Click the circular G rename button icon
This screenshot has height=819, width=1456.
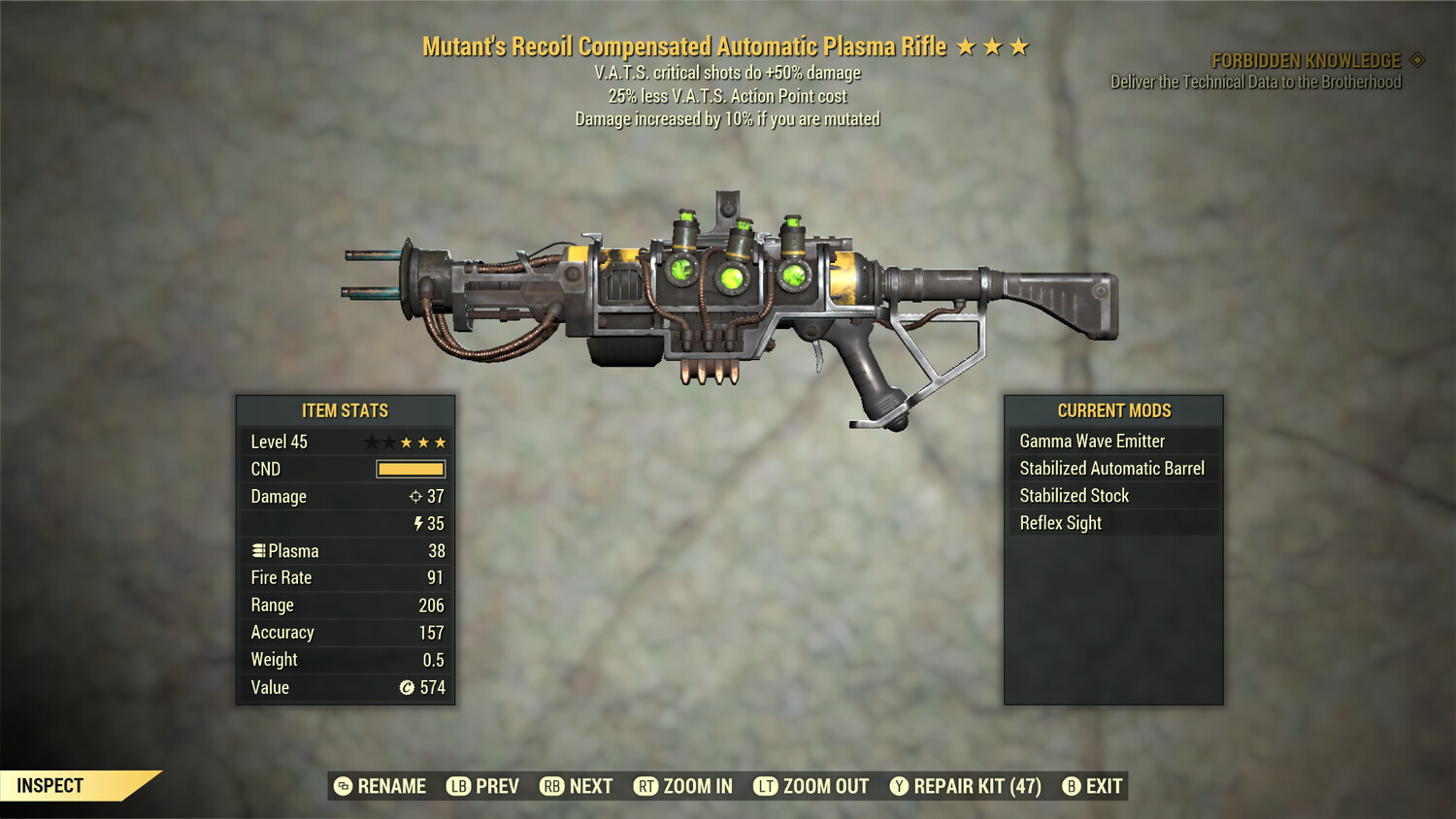[342, 786]
